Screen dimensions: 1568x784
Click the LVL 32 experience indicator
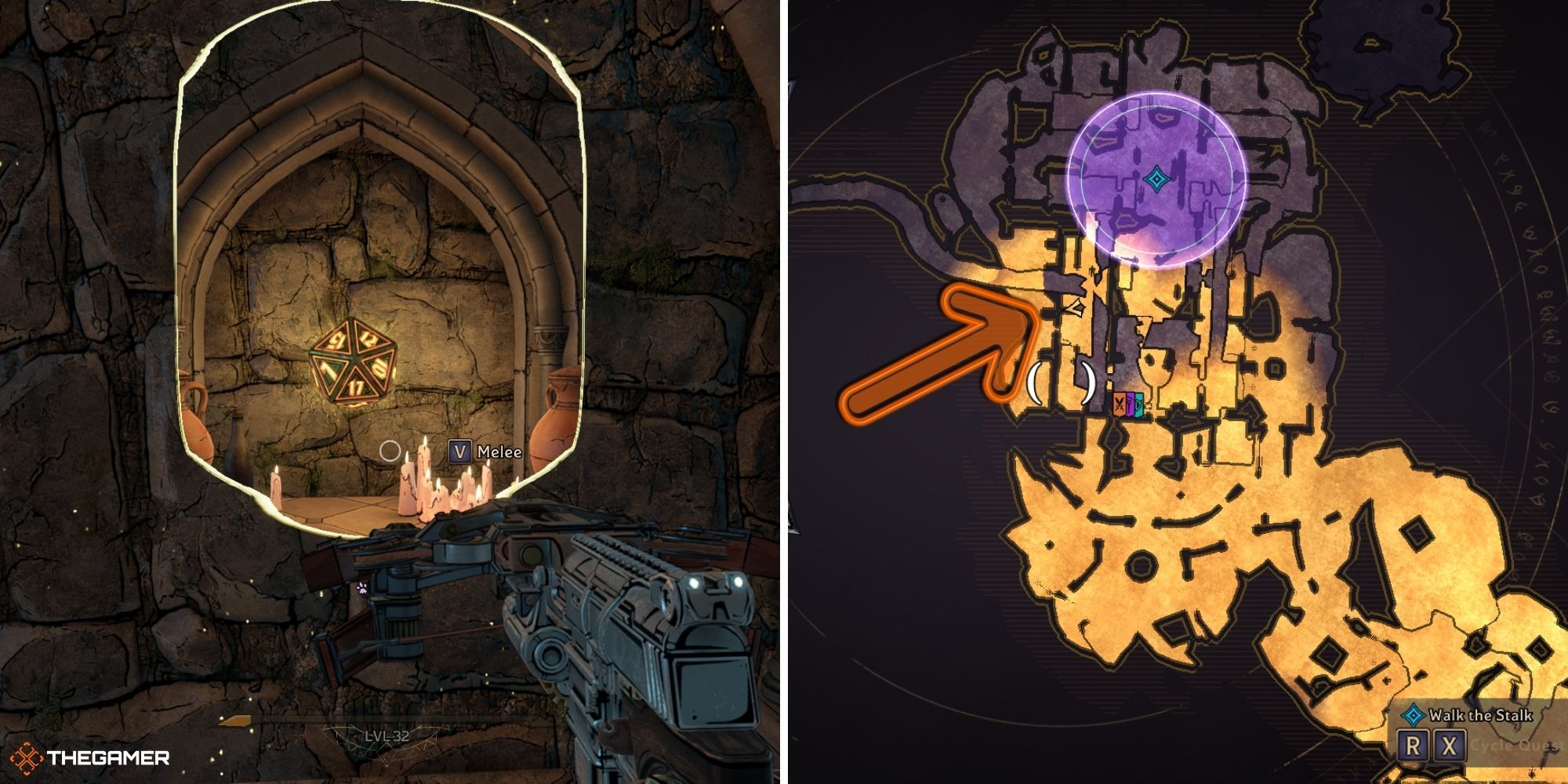tap(387, 735)
